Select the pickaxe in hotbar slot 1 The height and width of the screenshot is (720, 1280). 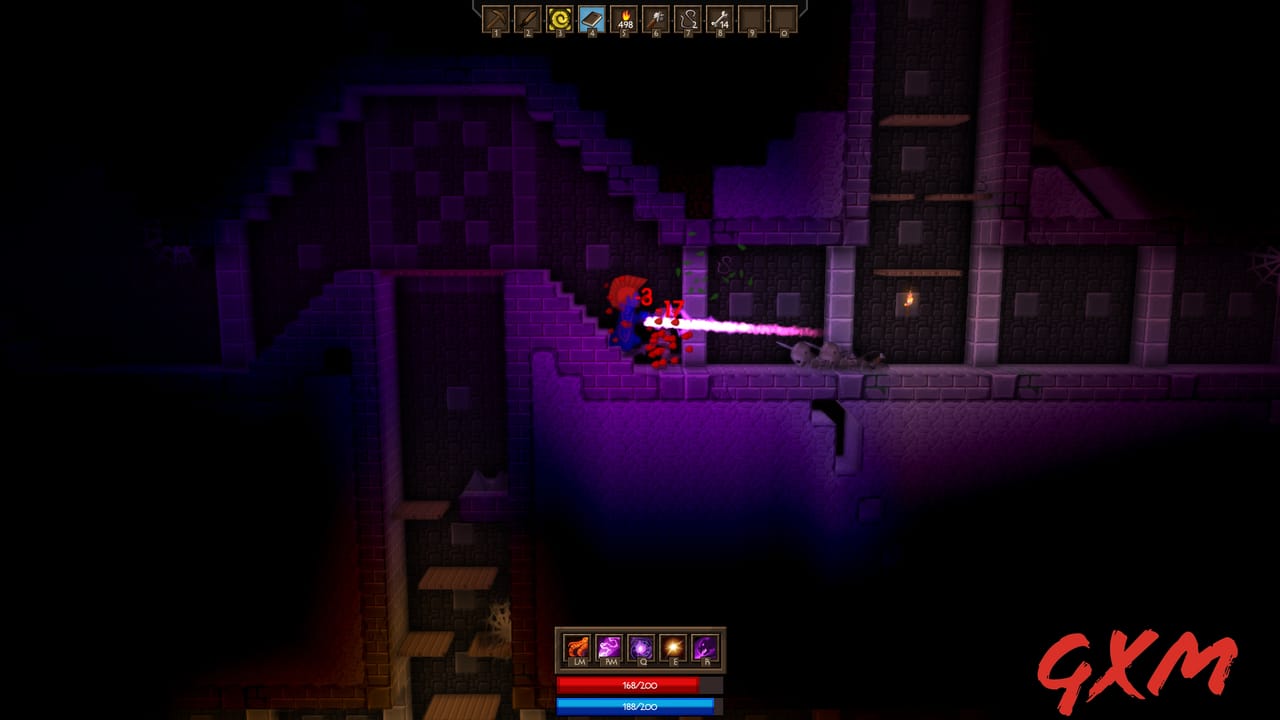497,19
